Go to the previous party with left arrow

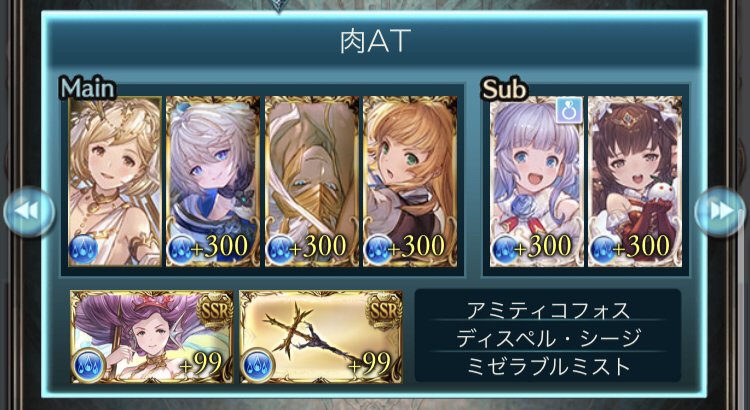tap(27, 211)
